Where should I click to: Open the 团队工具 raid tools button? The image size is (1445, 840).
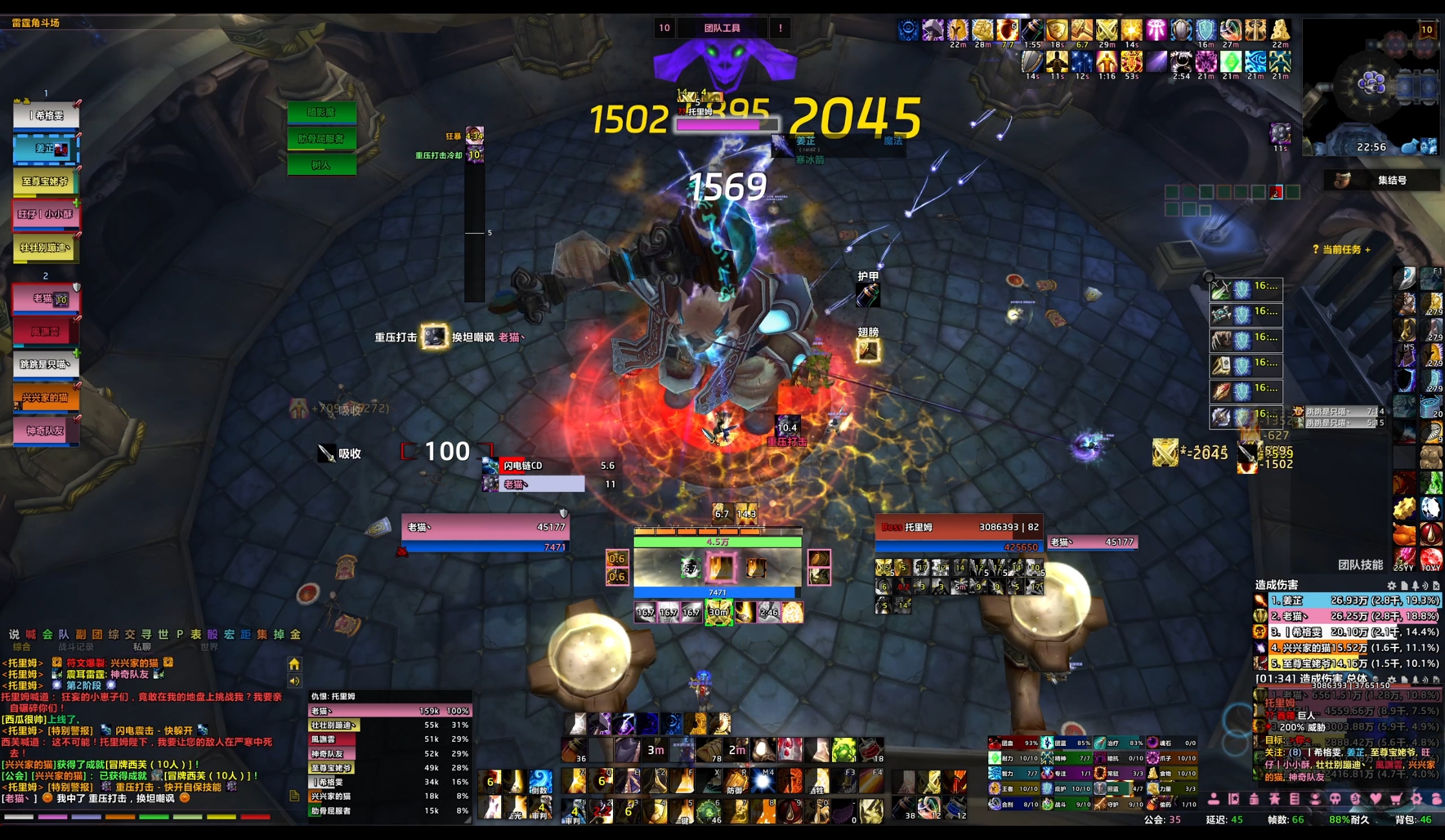click(722, 28)
